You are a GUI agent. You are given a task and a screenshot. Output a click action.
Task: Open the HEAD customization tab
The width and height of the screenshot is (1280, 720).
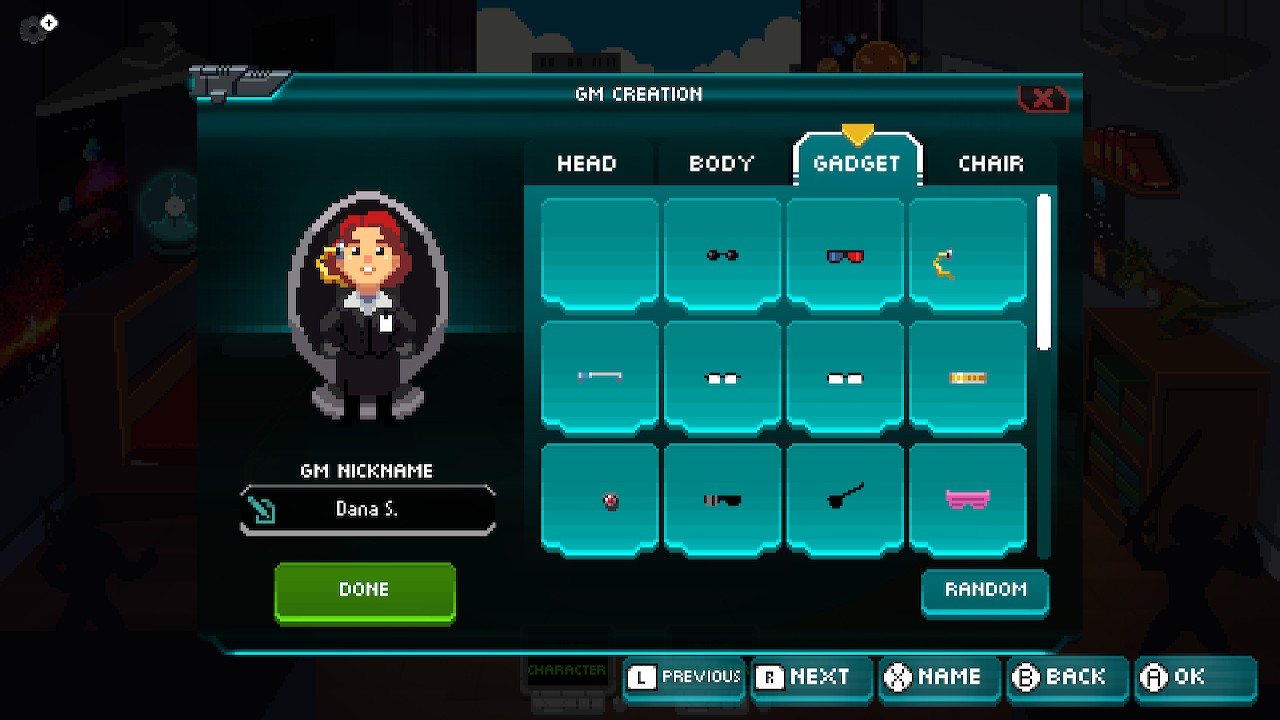click(x=586, y=163)
